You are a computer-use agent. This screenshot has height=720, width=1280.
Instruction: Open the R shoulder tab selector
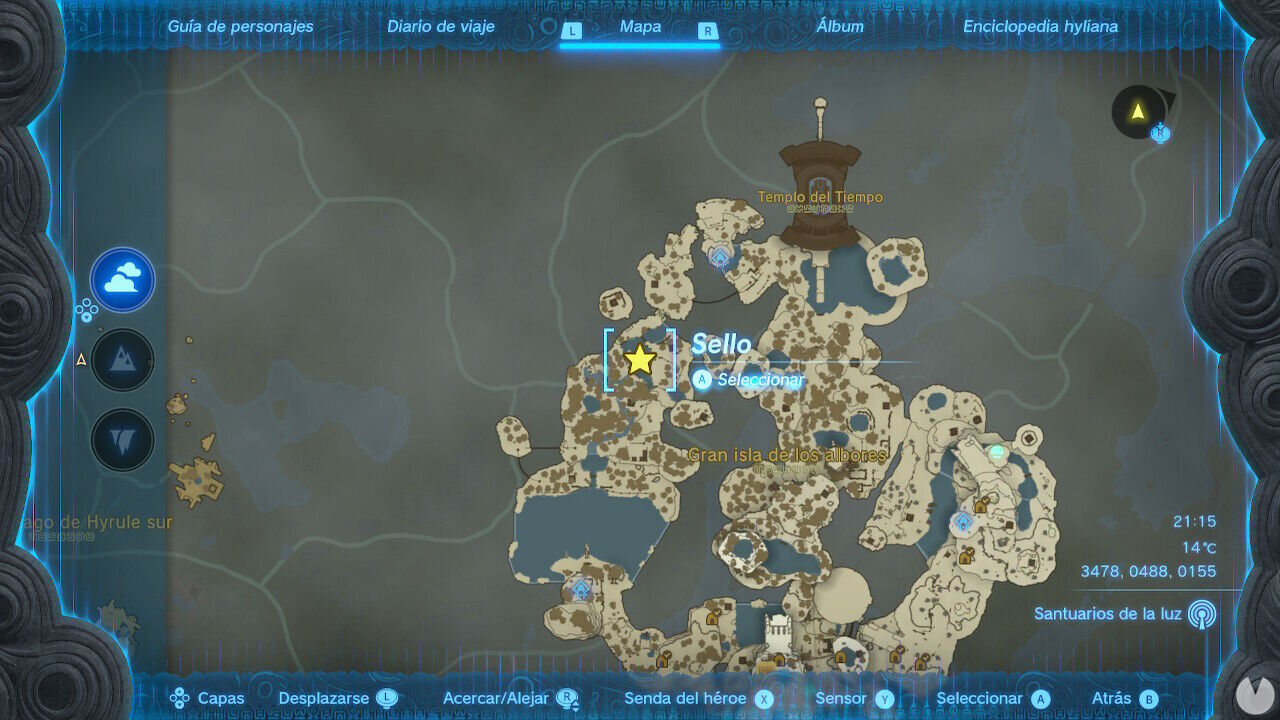pyautogui.click(x=708, y=31)
